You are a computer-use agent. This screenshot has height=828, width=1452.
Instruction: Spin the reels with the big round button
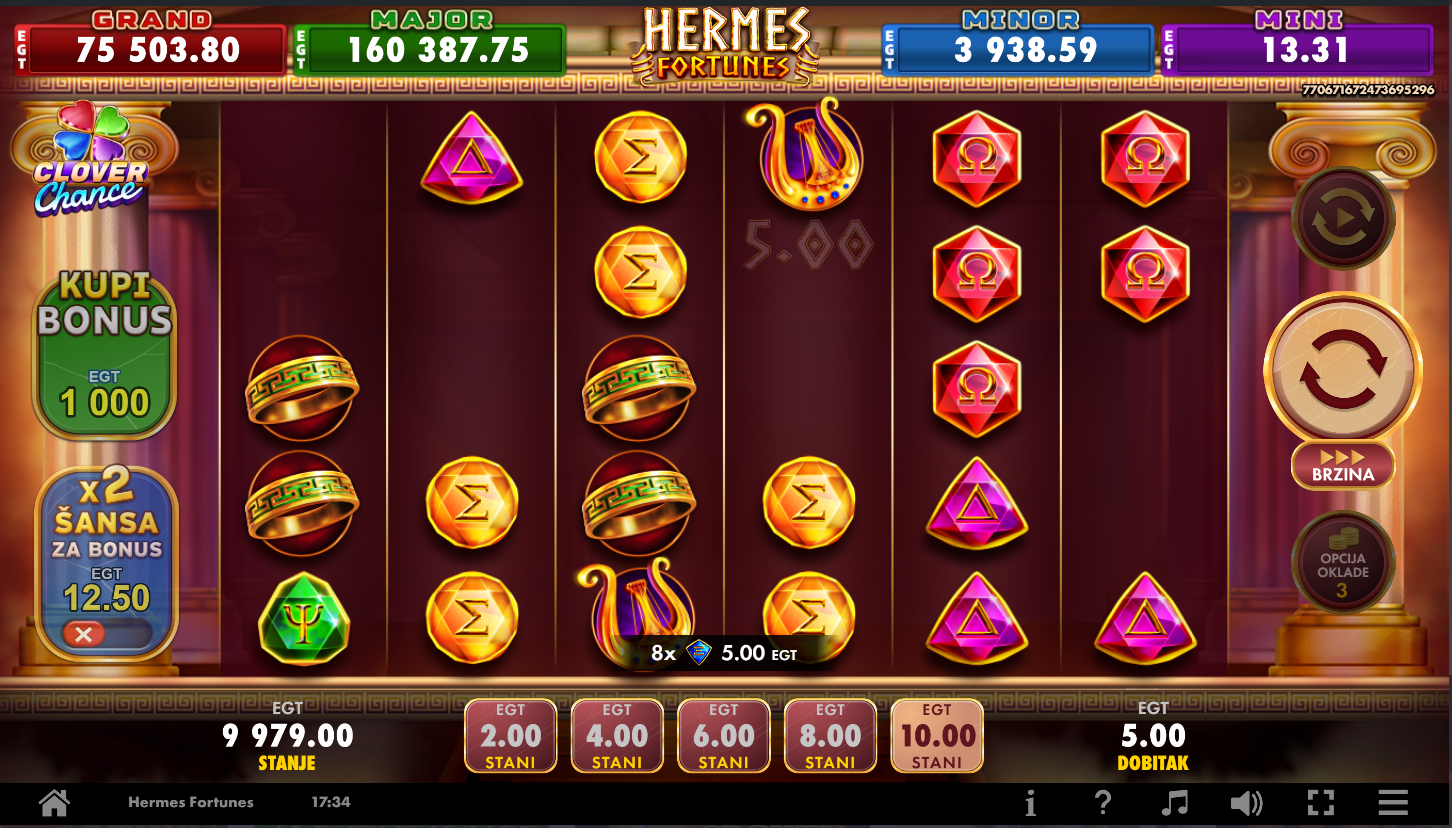pyautogui.click(x=1342, y=369)
